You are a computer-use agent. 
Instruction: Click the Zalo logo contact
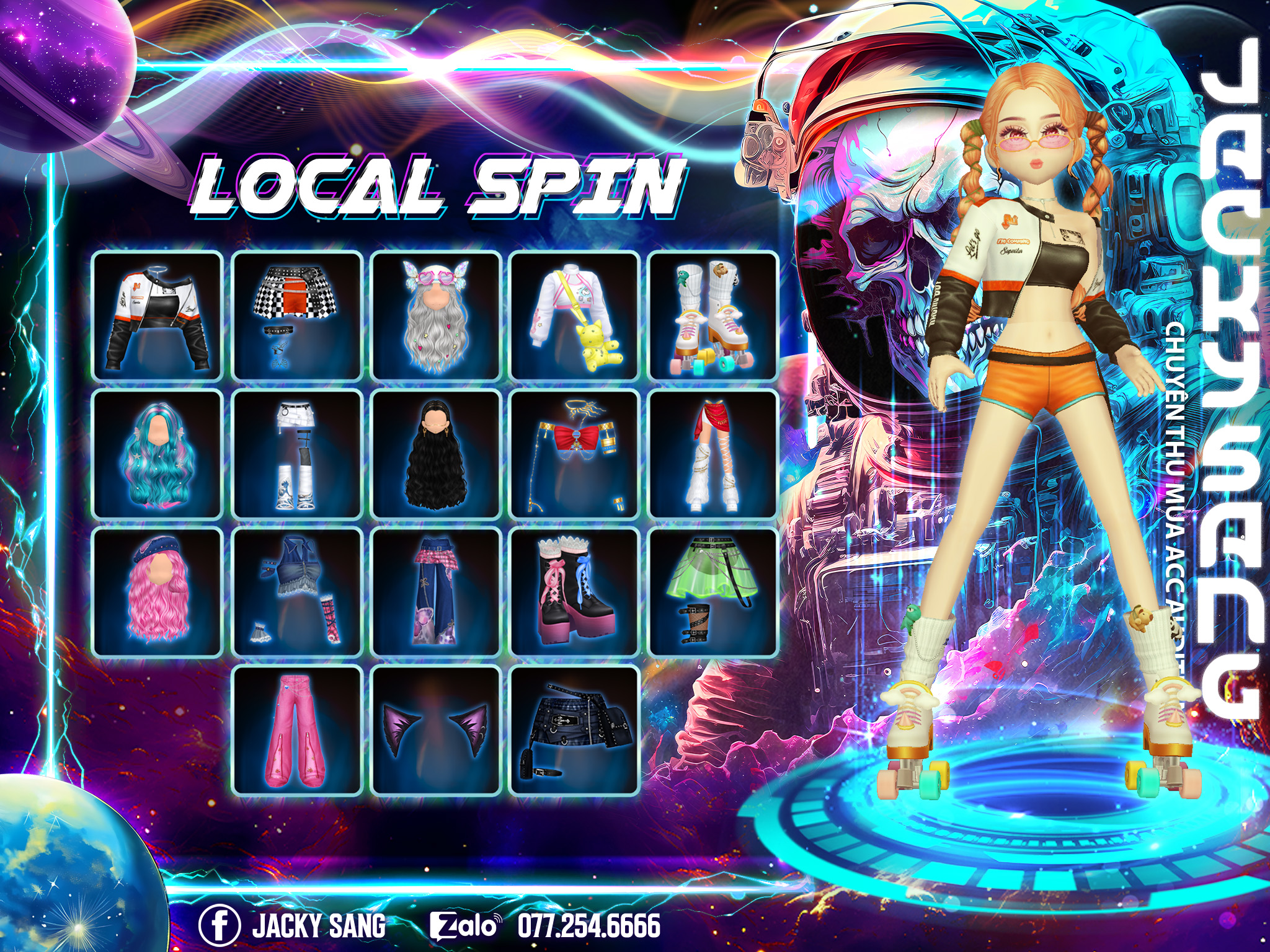(465, 926)
